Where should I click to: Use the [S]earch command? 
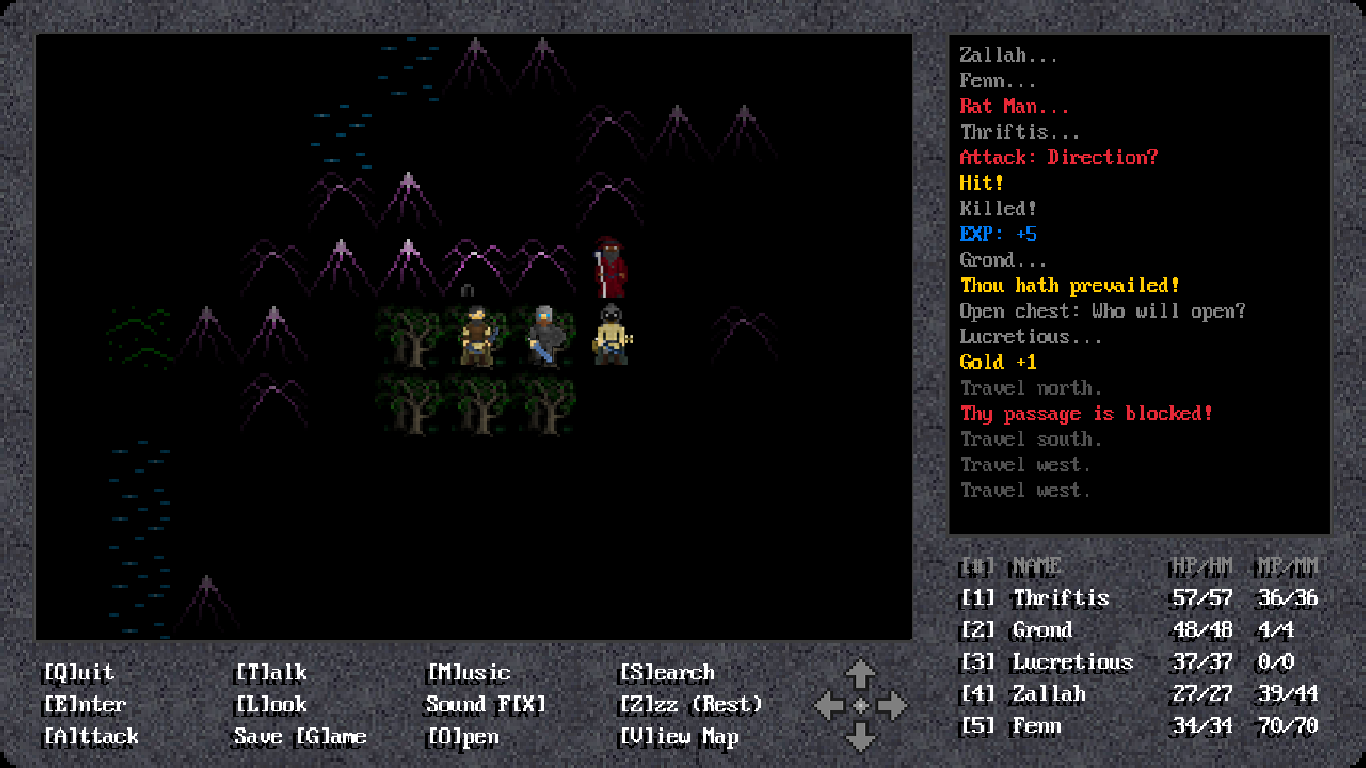coord(666,672)
